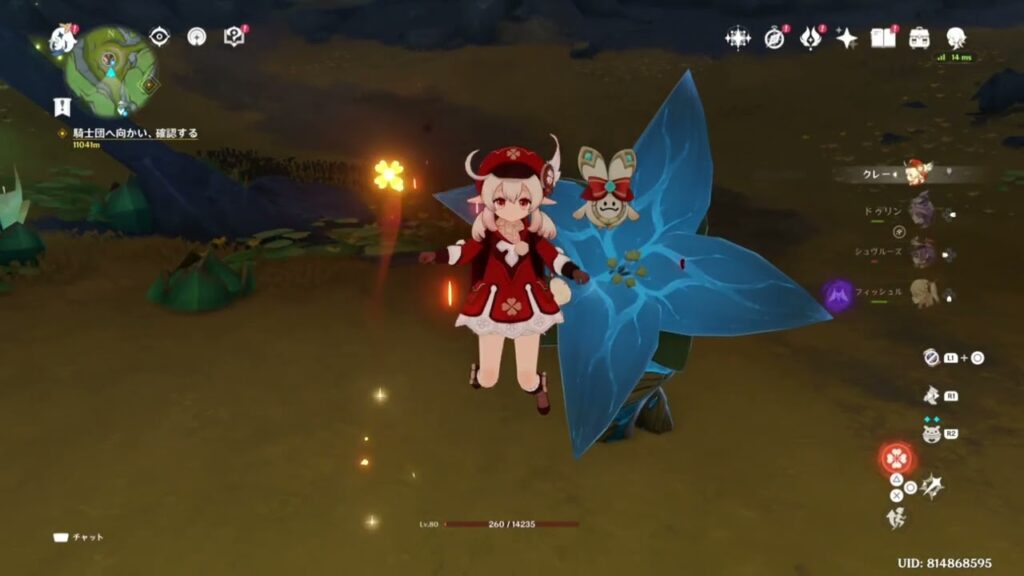Open the tutorial book with question mark
Viewport: 1024px width, 576px height.
pos(234,37)
